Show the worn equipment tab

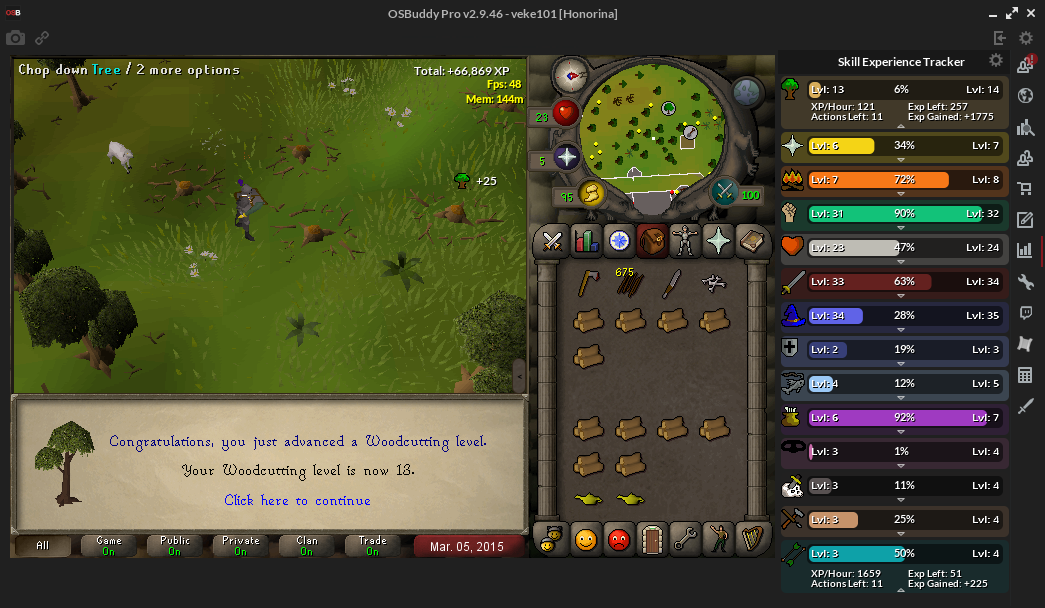pyautogui.click(x=685, y=241)
